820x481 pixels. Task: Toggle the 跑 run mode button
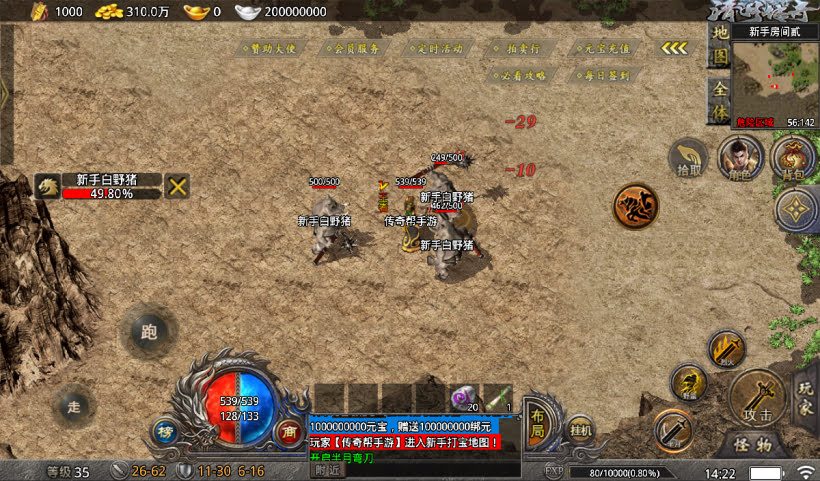point(150,333)
